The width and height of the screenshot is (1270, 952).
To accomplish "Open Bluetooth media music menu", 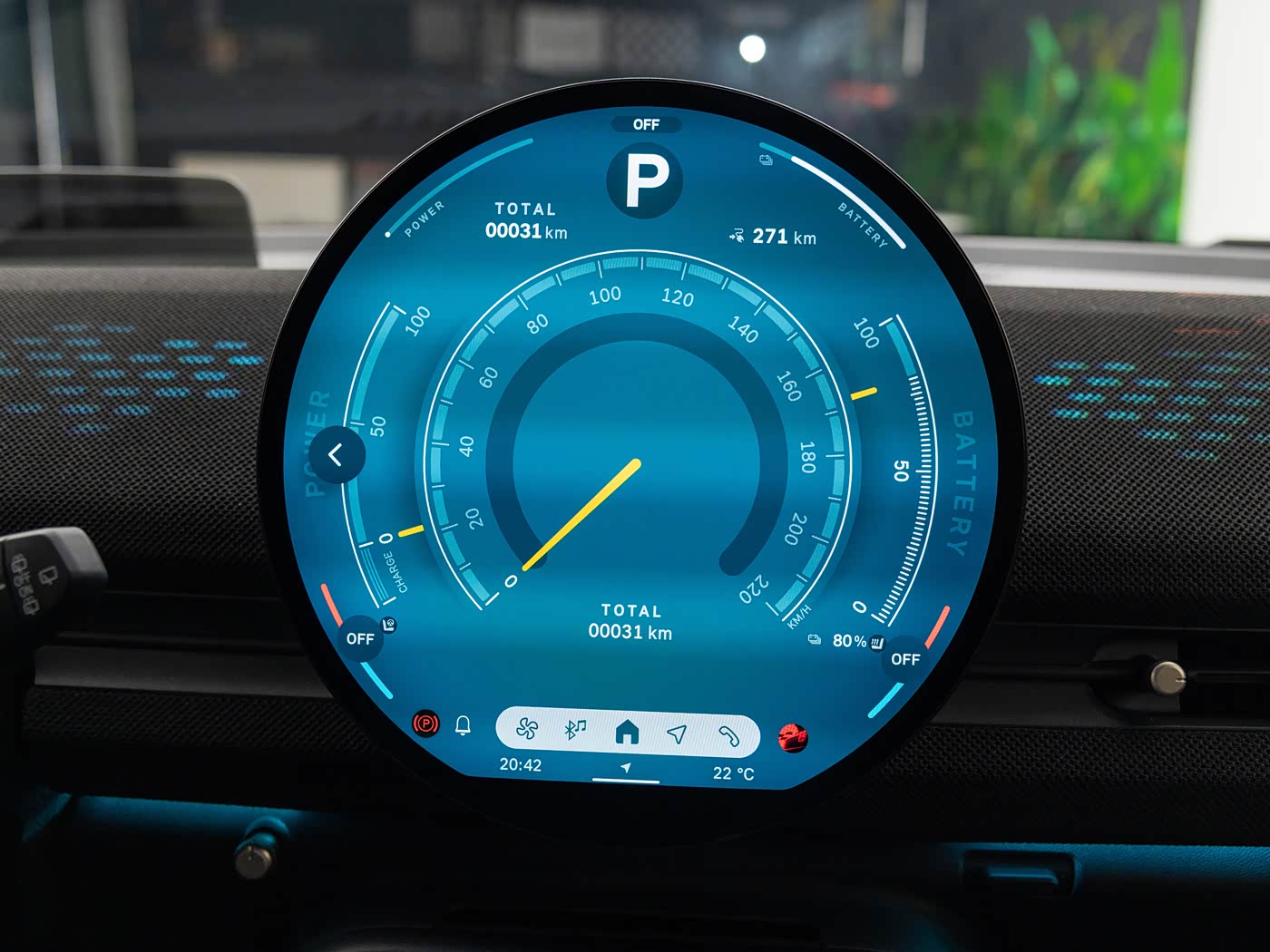I will [575, 730].
